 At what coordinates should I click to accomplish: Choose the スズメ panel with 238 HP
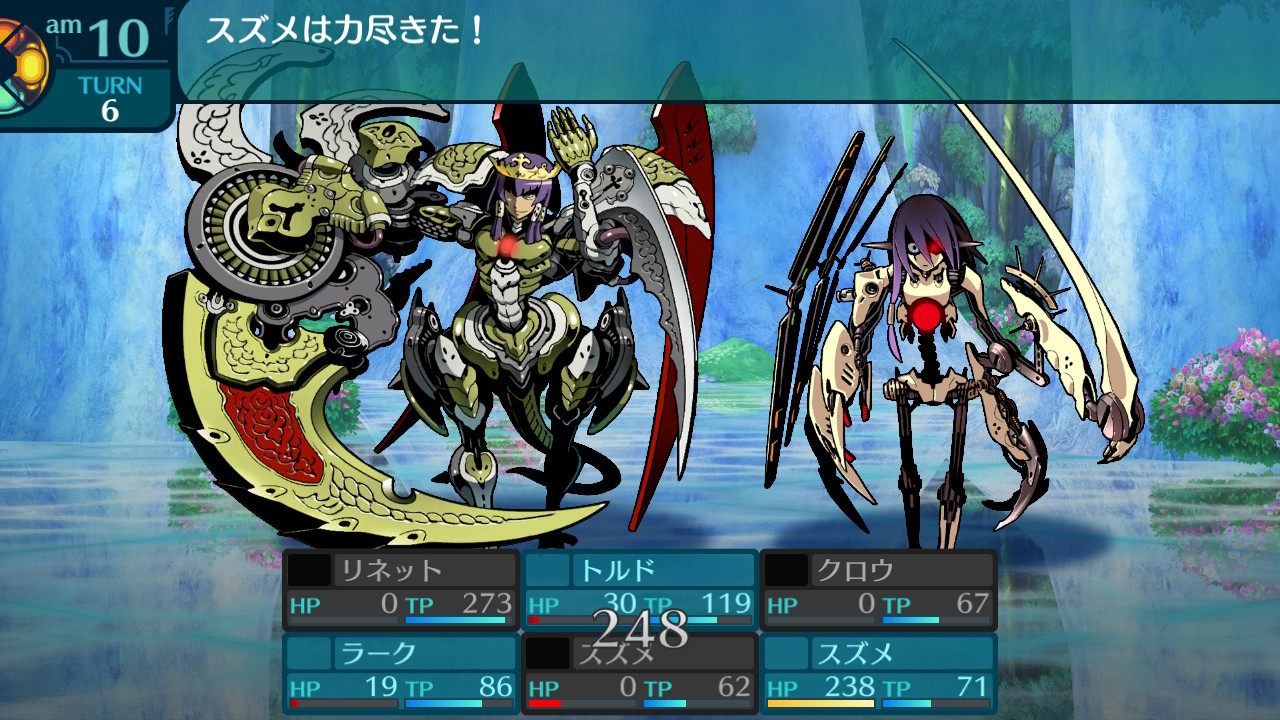coord(879,673)
